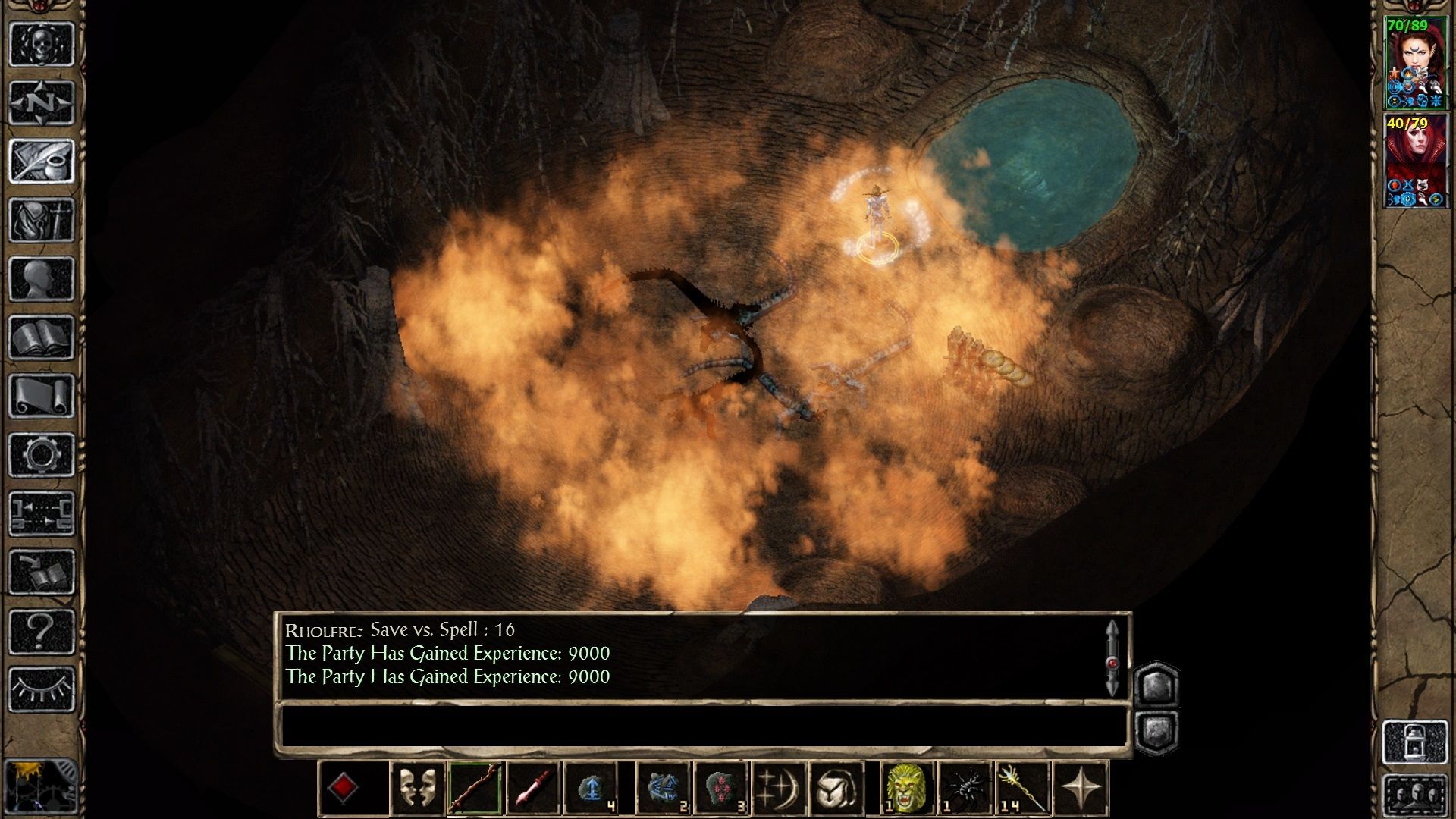Open the mage spellbook
The width and height of the screenshot is (1456, 819).
[x=42, y=337]
